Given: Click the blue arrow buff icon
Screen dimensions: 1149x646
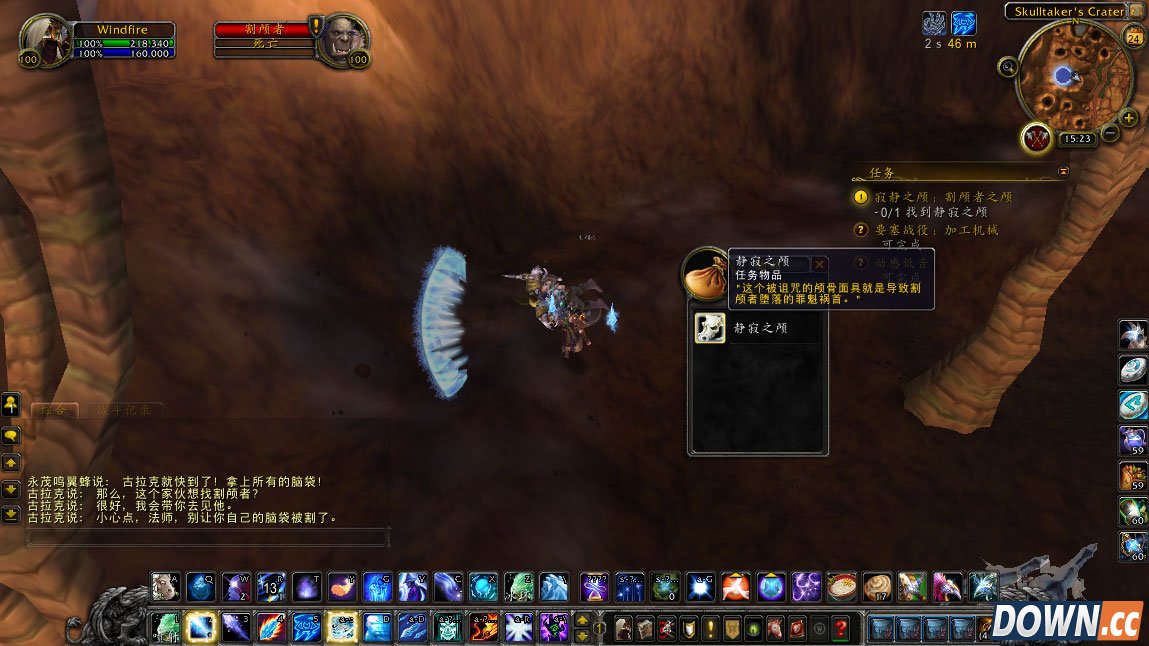Looking at the screenshot, I should (x=963, y=23).
